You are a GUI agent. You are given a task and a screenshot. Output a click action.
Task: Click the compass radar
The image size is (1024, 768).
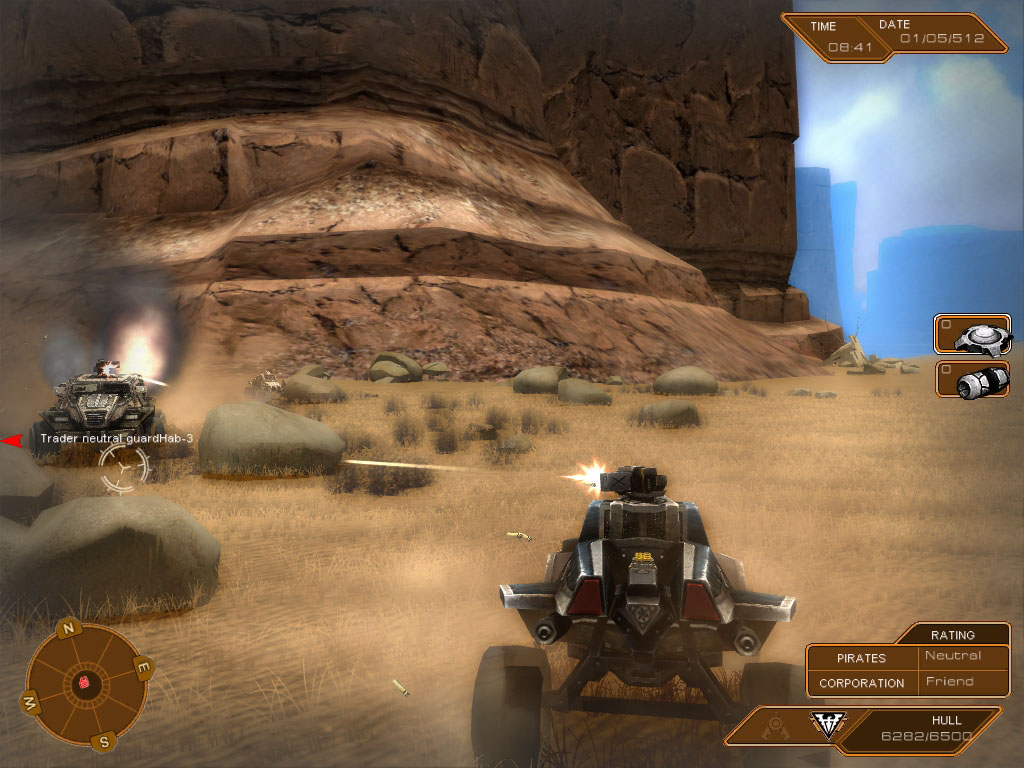pyautogui.click(x=86, y=685)
